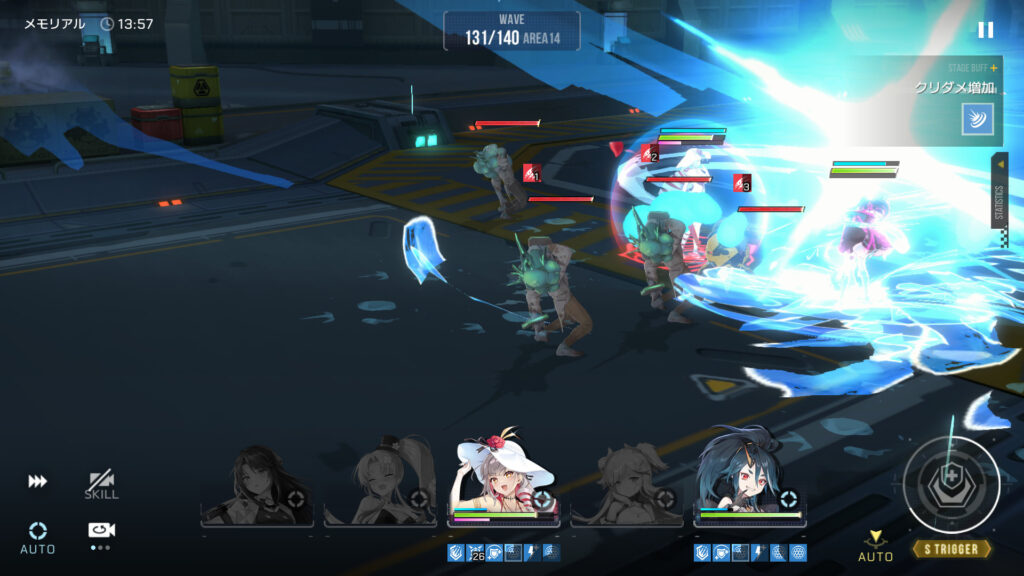Toggle the SKILL animation setting
Image resolution: width=1024 pixels, height=576 pixels.
pos(101,485)
